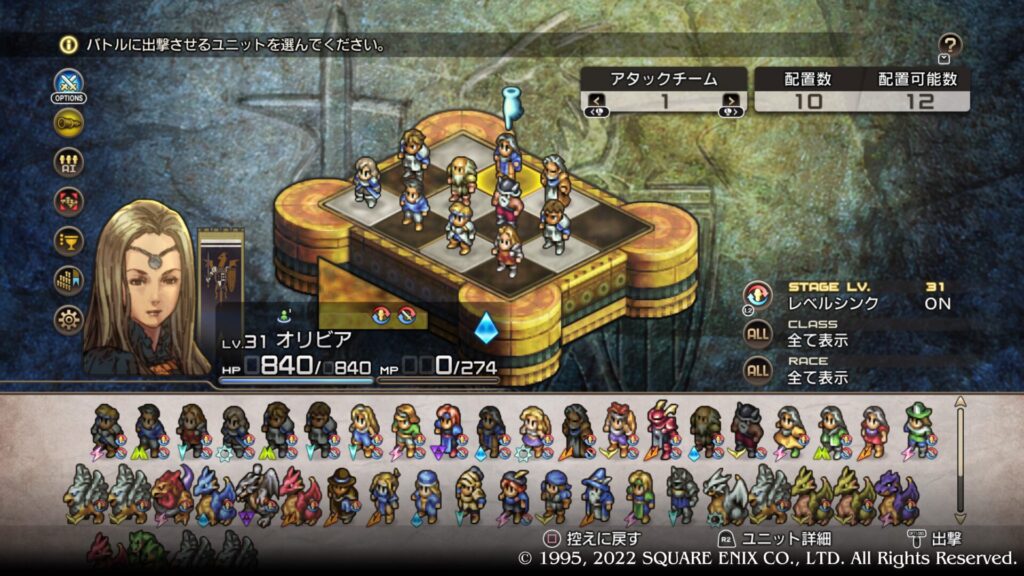This screenshot has height=576, width=1024.
Task: Open the crossed-swords Options icon
Action: click(x=68, y=84)
